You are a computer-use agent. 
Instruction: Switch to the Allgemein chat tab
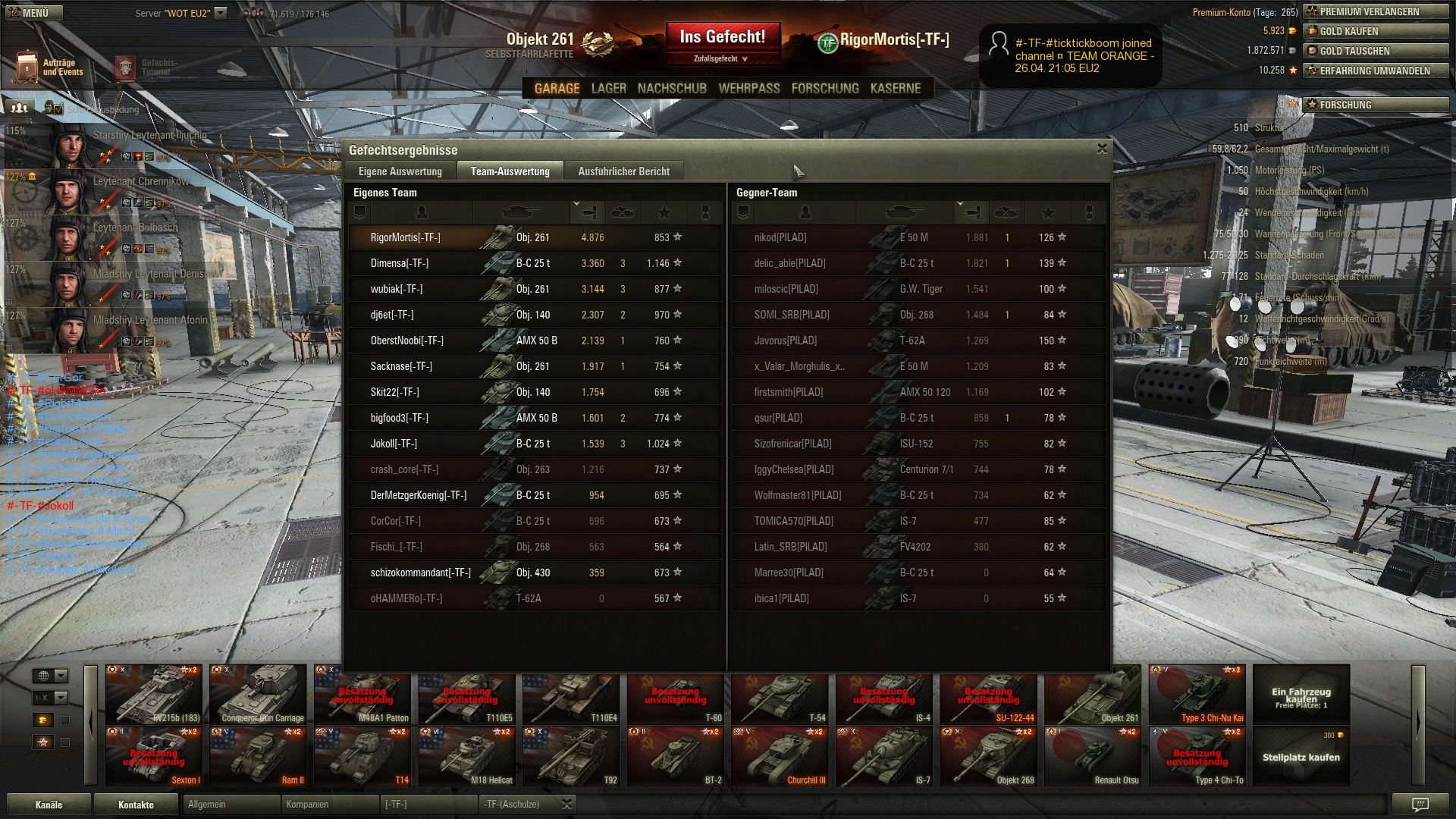coord(231,804)
